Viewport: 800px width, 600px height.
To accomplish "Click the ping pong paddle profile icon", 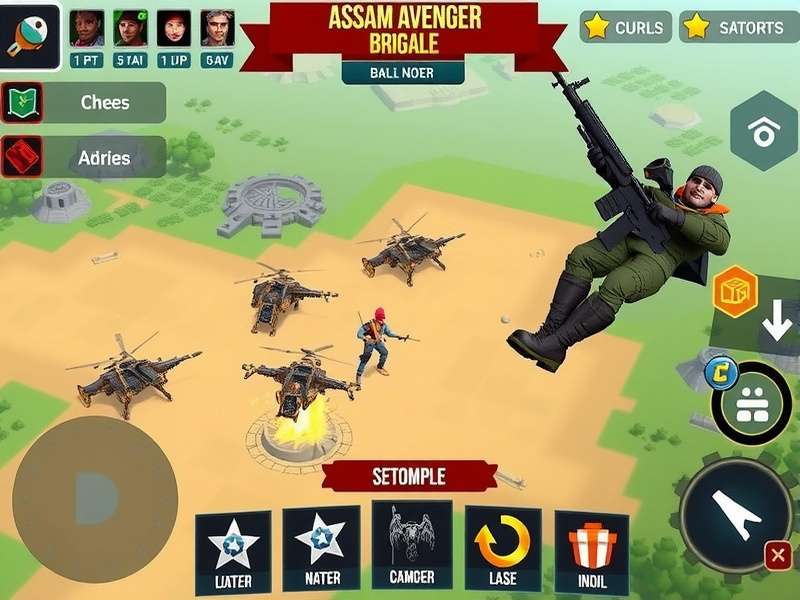I will point(30,34).
